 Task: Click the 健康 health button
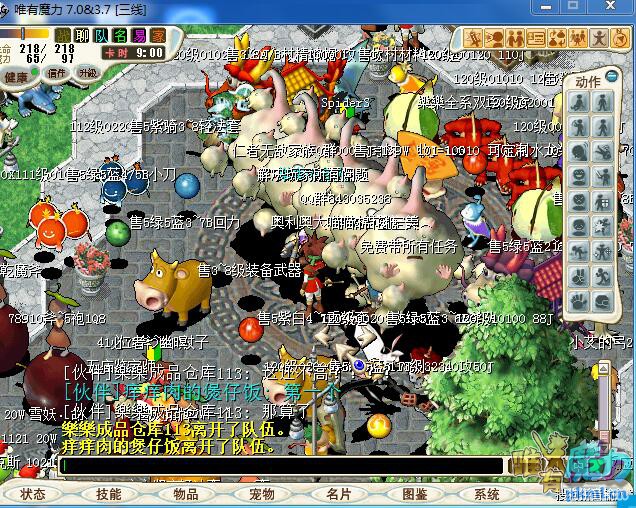pos(17,76)
